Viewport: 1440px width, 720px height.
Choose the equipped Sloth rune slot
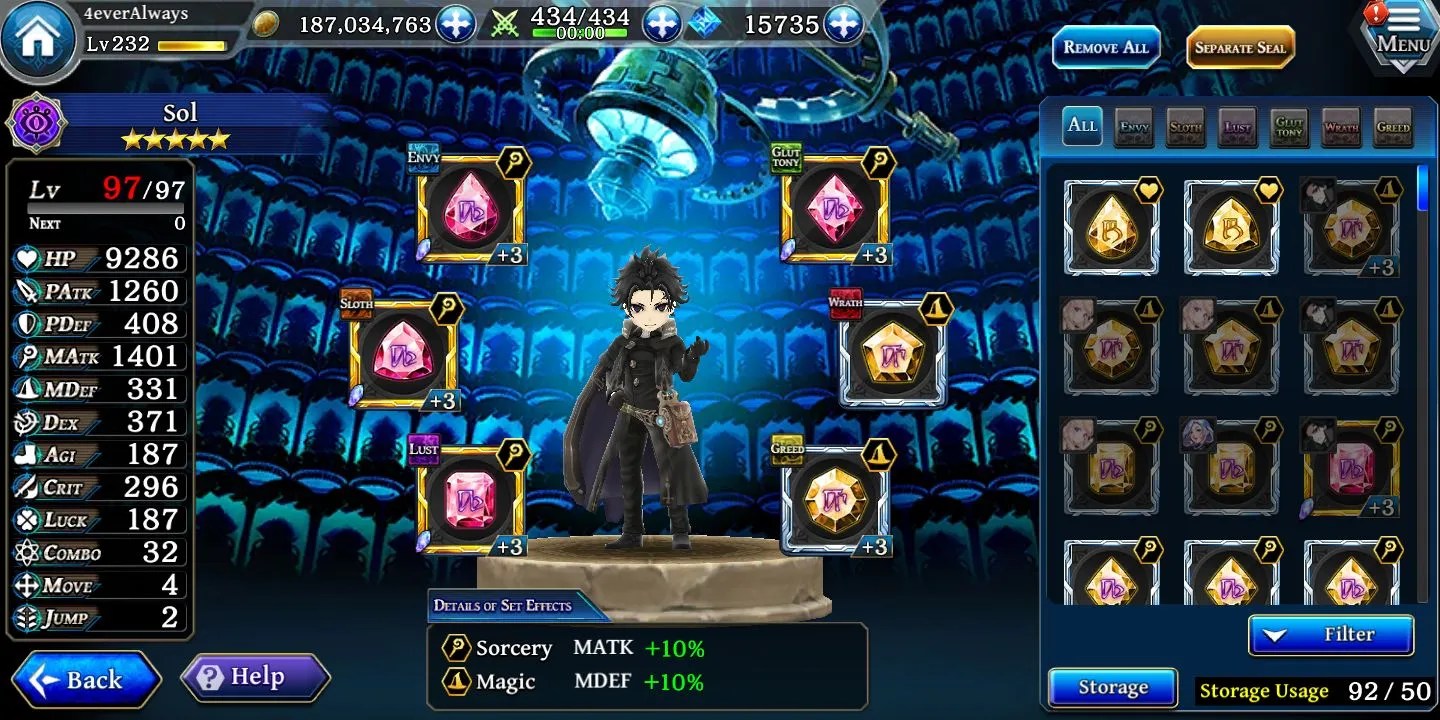point(403,354)
